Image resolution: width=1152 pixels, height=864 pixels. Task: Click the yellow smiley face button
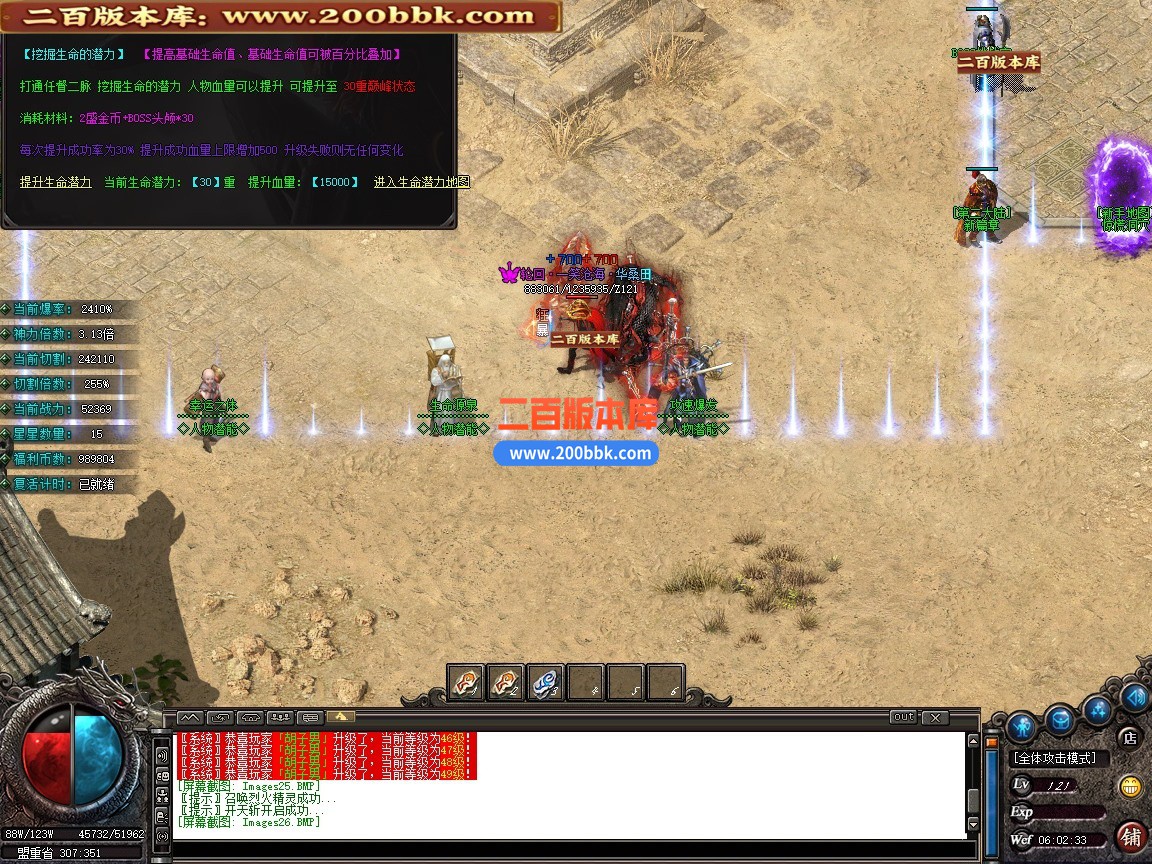click(1131, 786)
